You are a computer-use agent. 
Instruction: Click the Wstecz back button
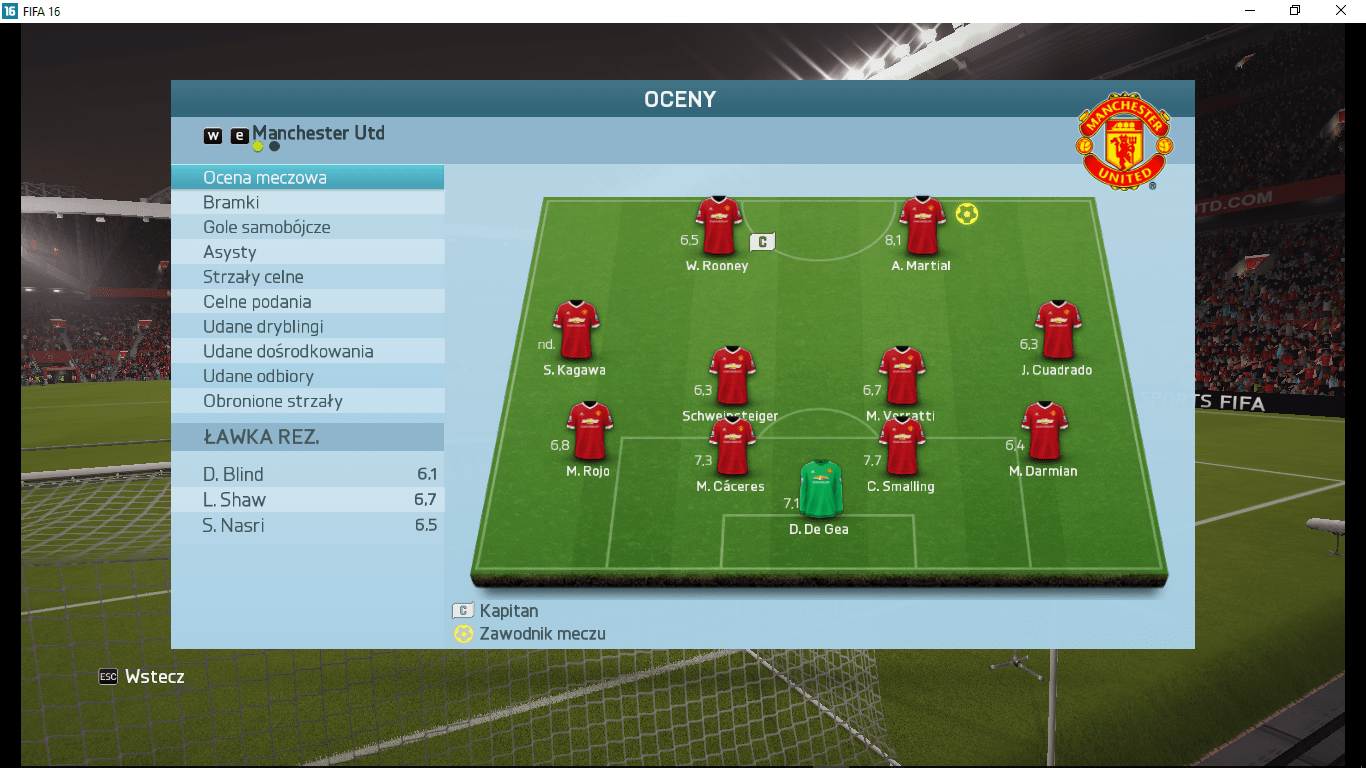tap(142, 677)
